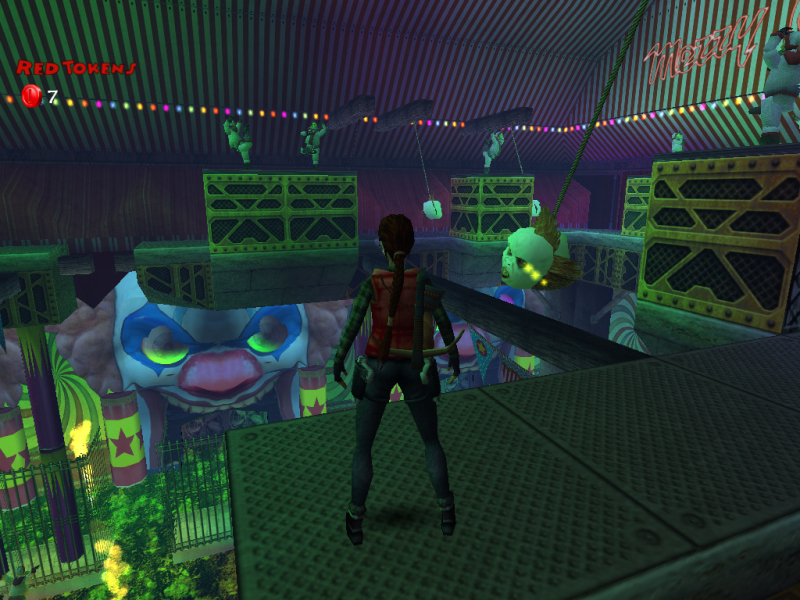Click the red token counter icon
800x600 pixels.
(x=31, y=96)
